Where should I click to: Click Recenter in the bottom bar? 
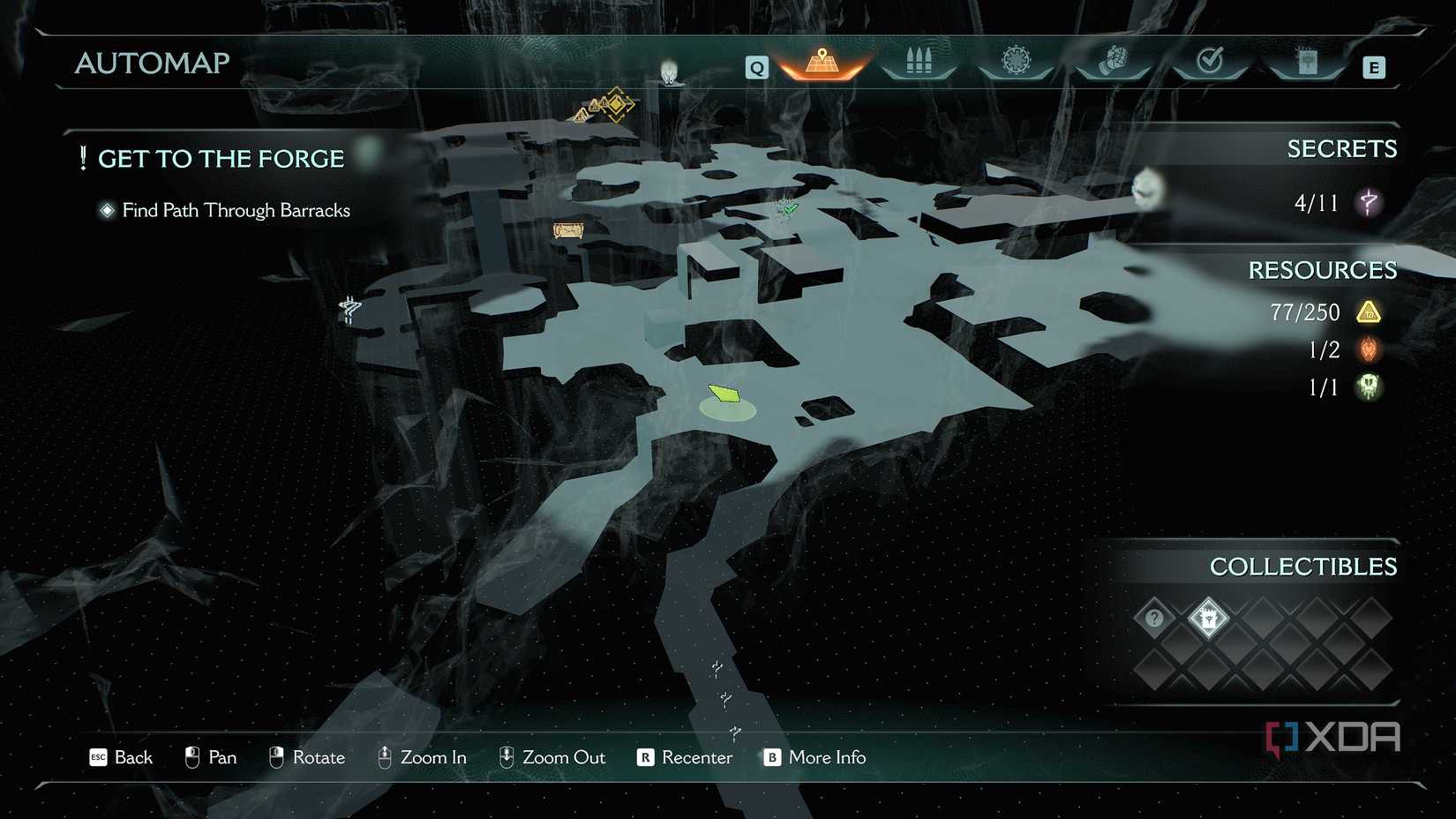point(684,757)
